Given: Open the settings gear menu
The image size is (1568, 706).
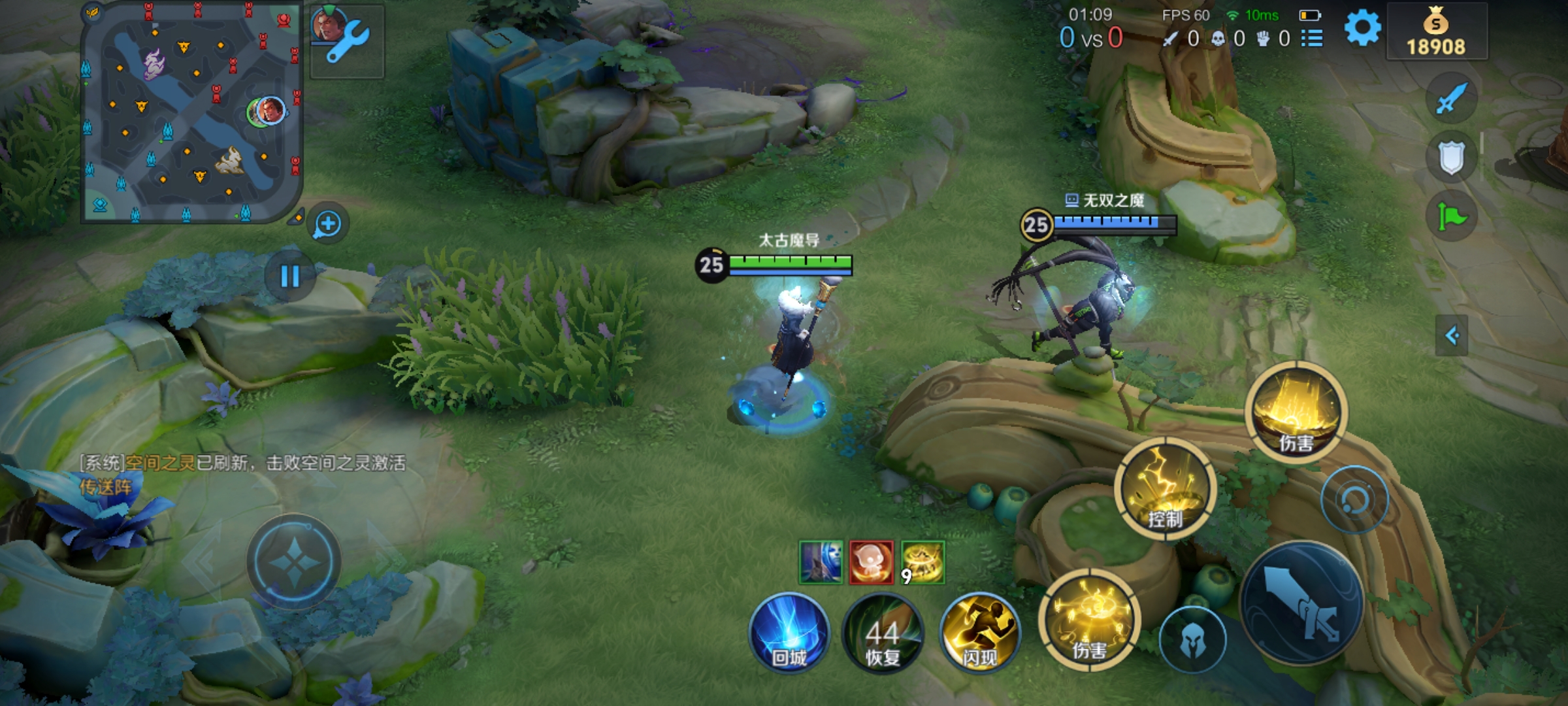Looking at the screenshot, I should pyautogui.click(x=1363, y=29).
